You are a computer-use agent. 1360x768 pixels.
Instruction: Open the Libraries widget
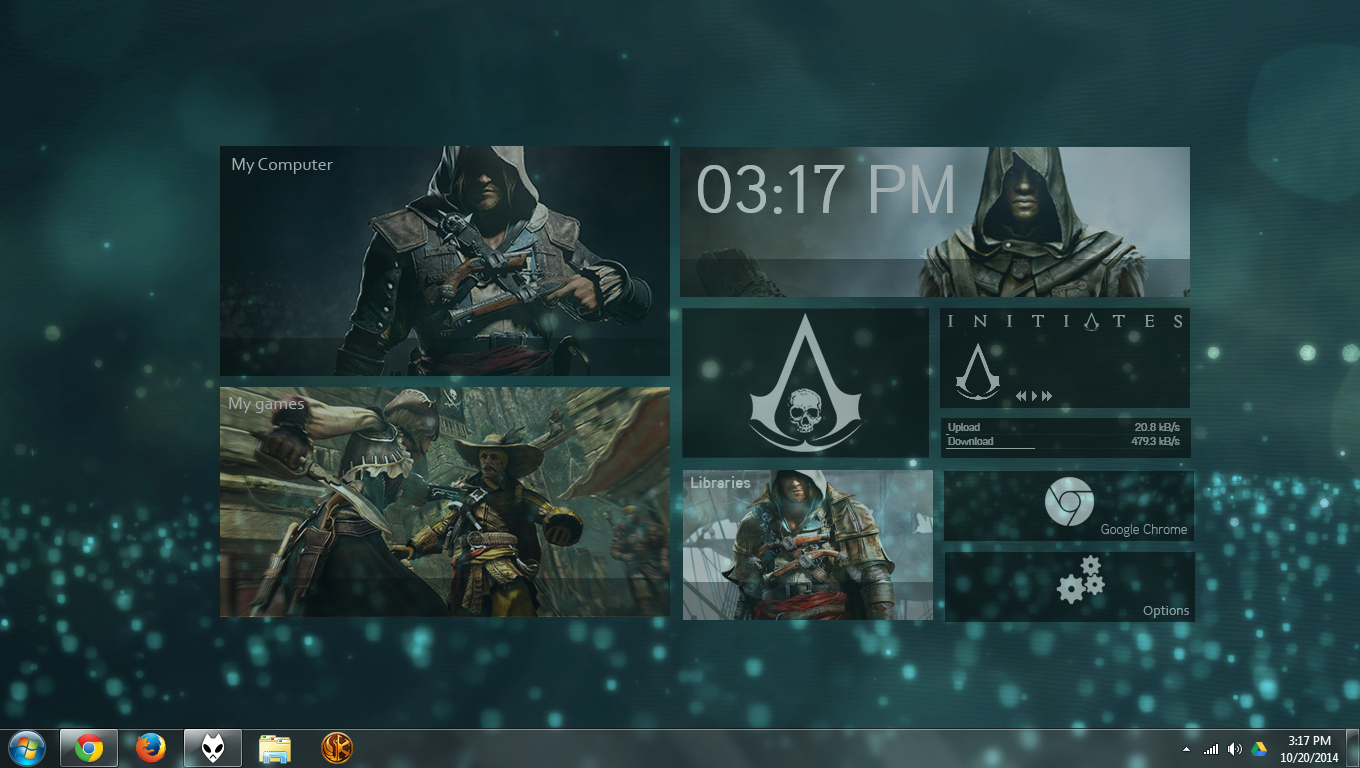pyautogui.click(x=807, y=544)
